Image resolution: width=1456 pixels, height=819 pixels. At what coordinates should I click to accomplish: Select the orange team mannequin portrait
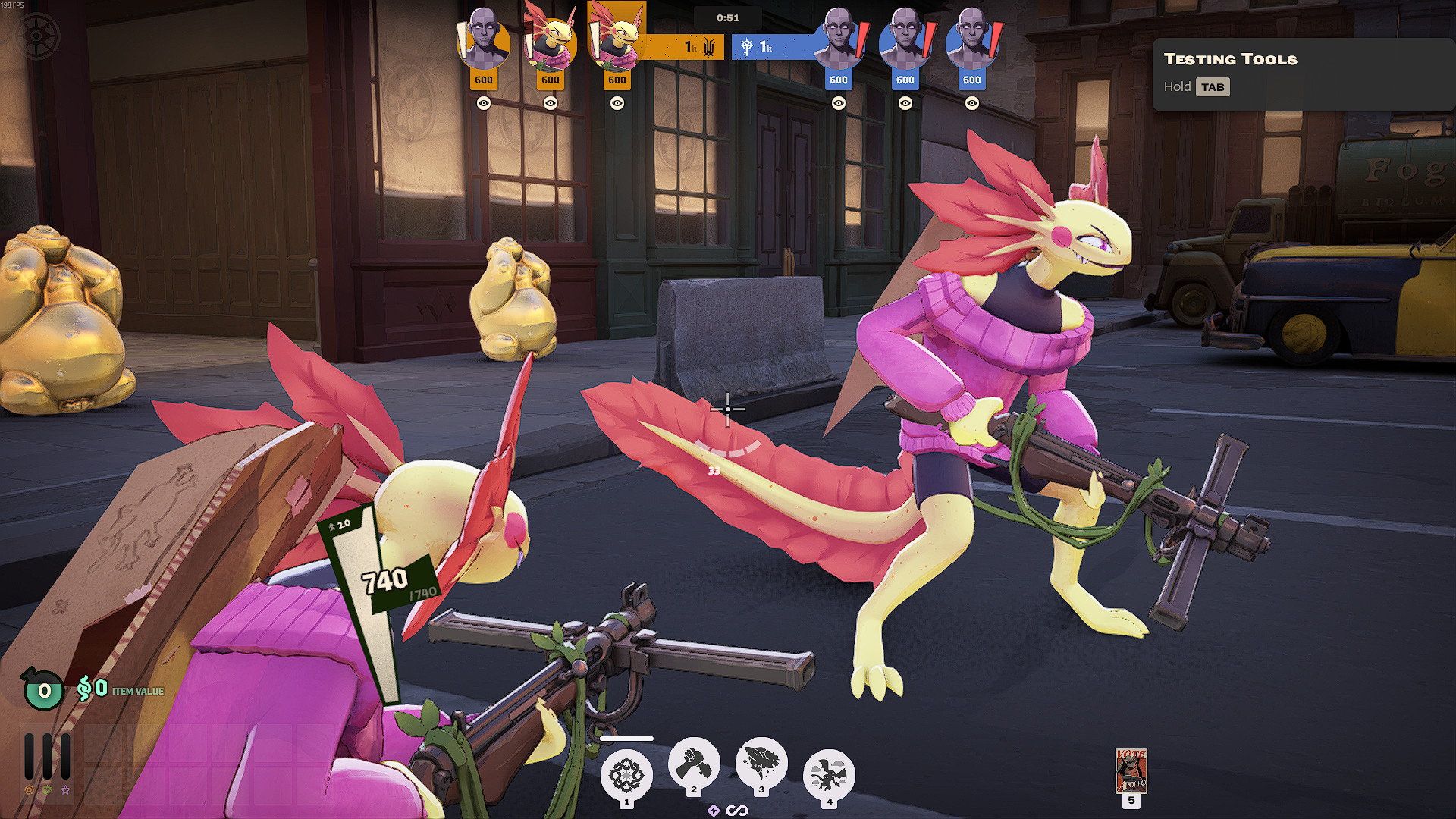pos(484,39)
